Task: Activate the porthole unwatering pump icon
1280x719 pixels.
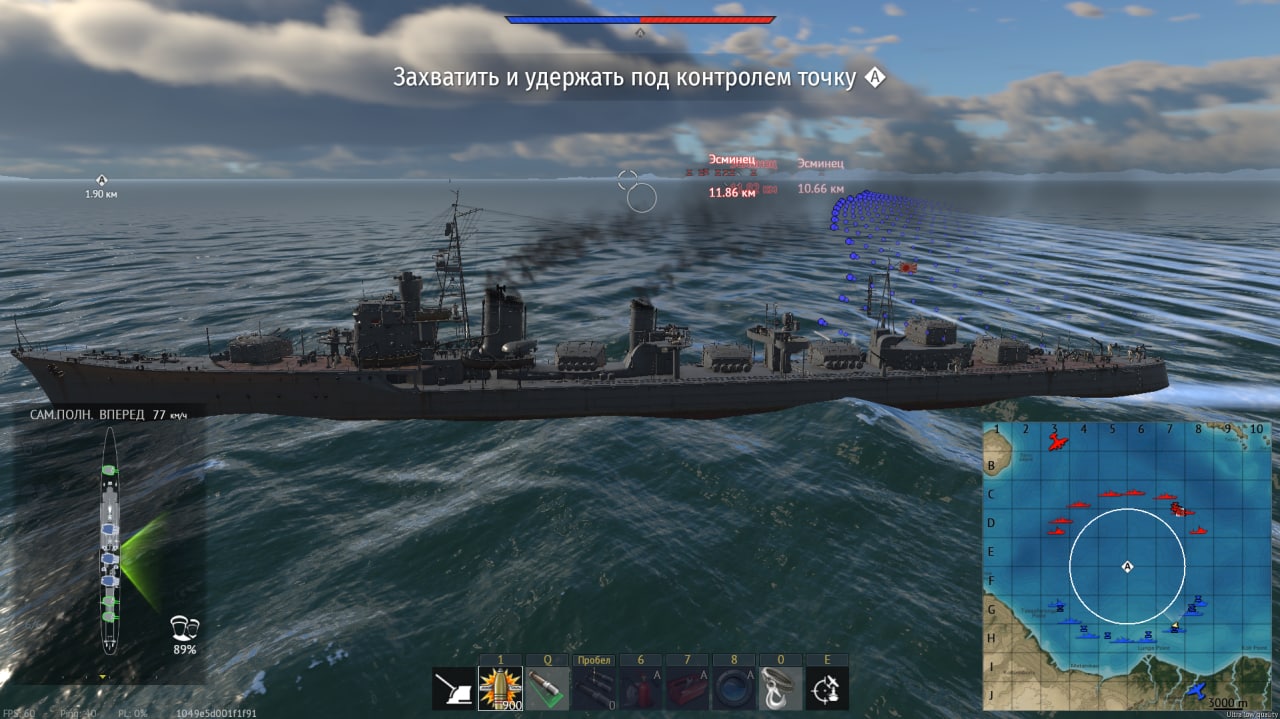Action: click(x=734, y=688)
